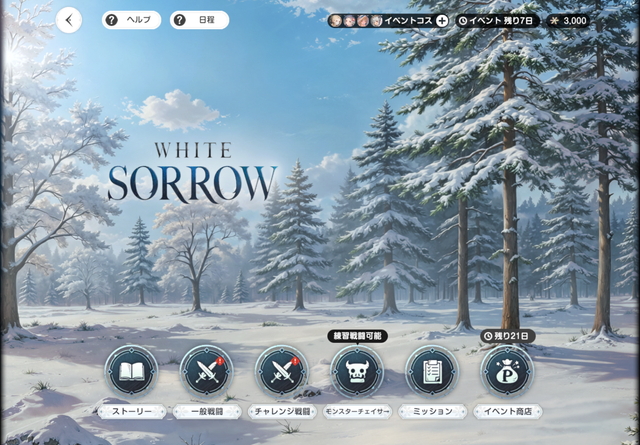
Task: Open the ヘルプ help button
Action: click(x=131, y=20)
